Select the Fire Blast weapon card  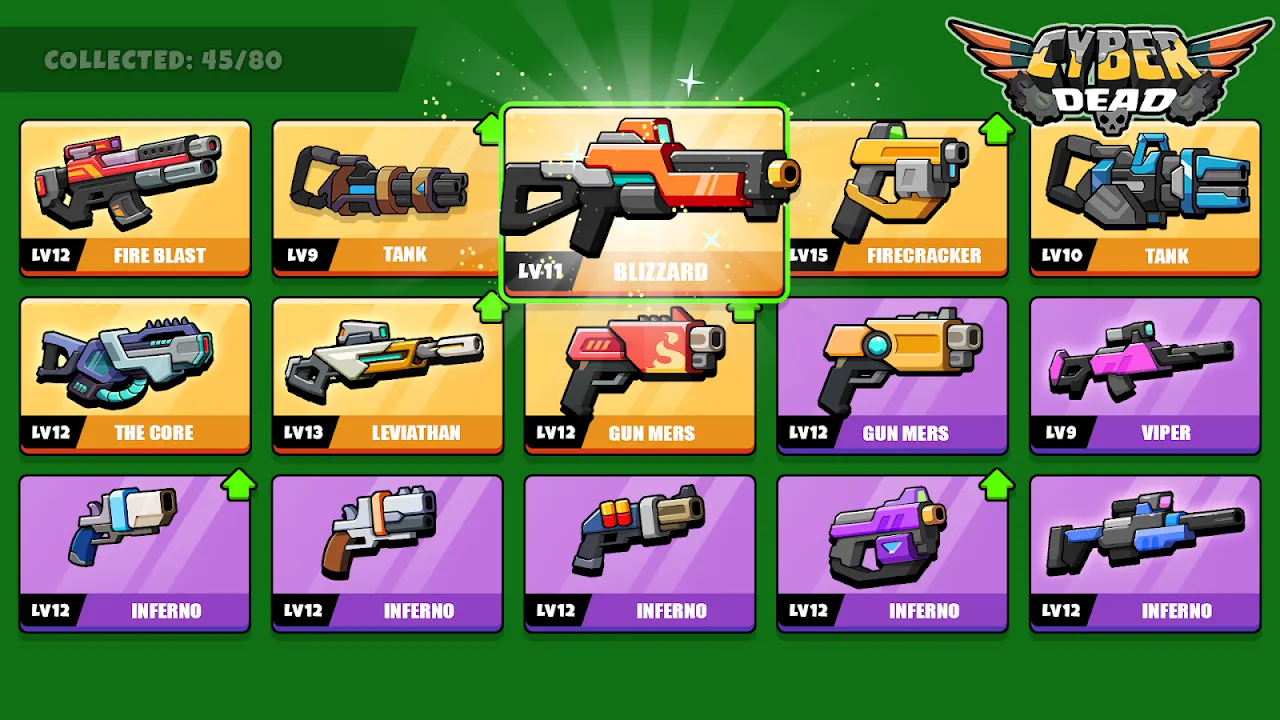(x=134, y=197)
